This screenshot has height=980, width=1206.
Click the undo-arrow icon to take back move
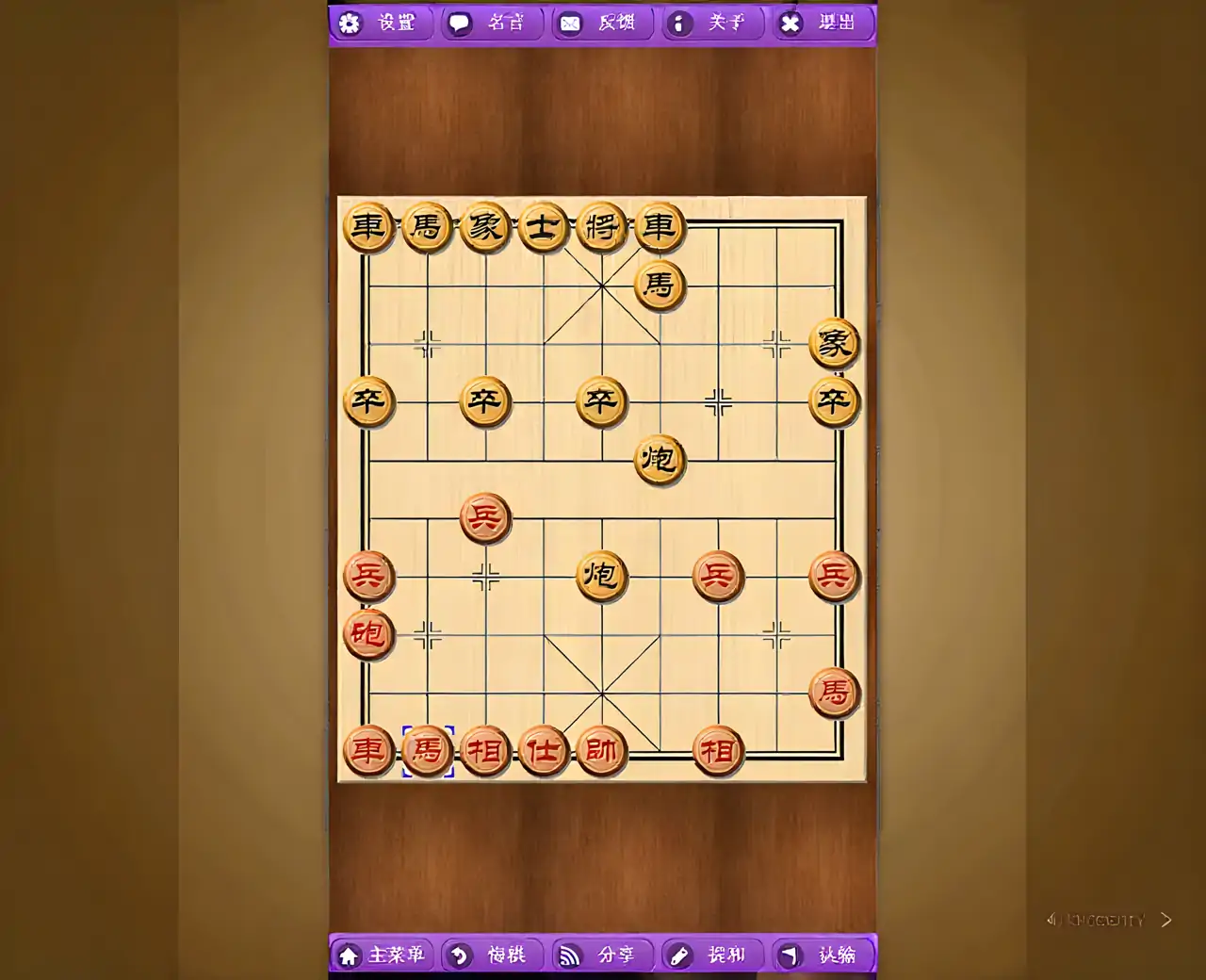coord(459,955)
